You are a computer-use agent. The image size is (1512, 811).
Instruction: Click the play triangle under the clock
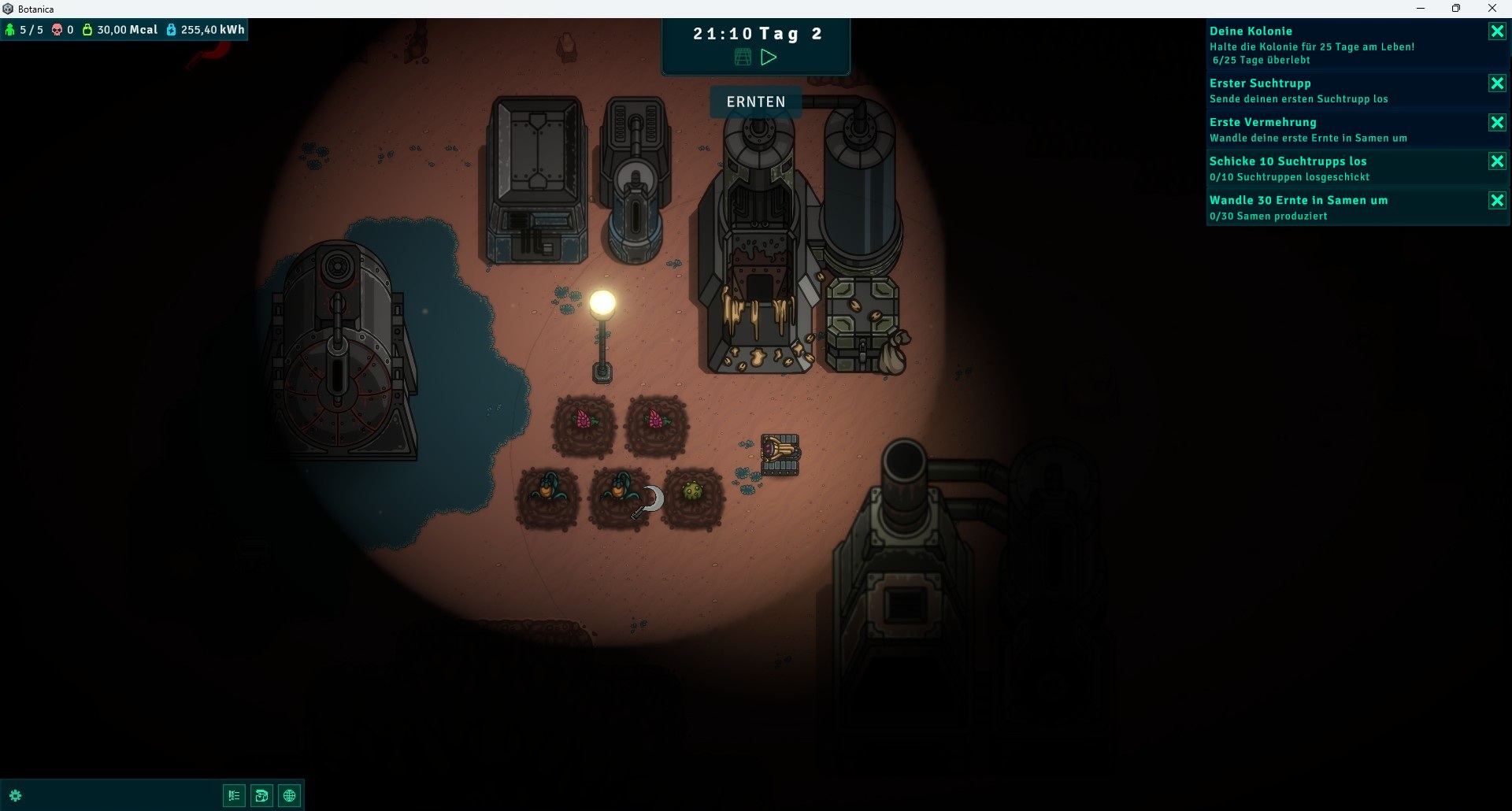[769, 57]
